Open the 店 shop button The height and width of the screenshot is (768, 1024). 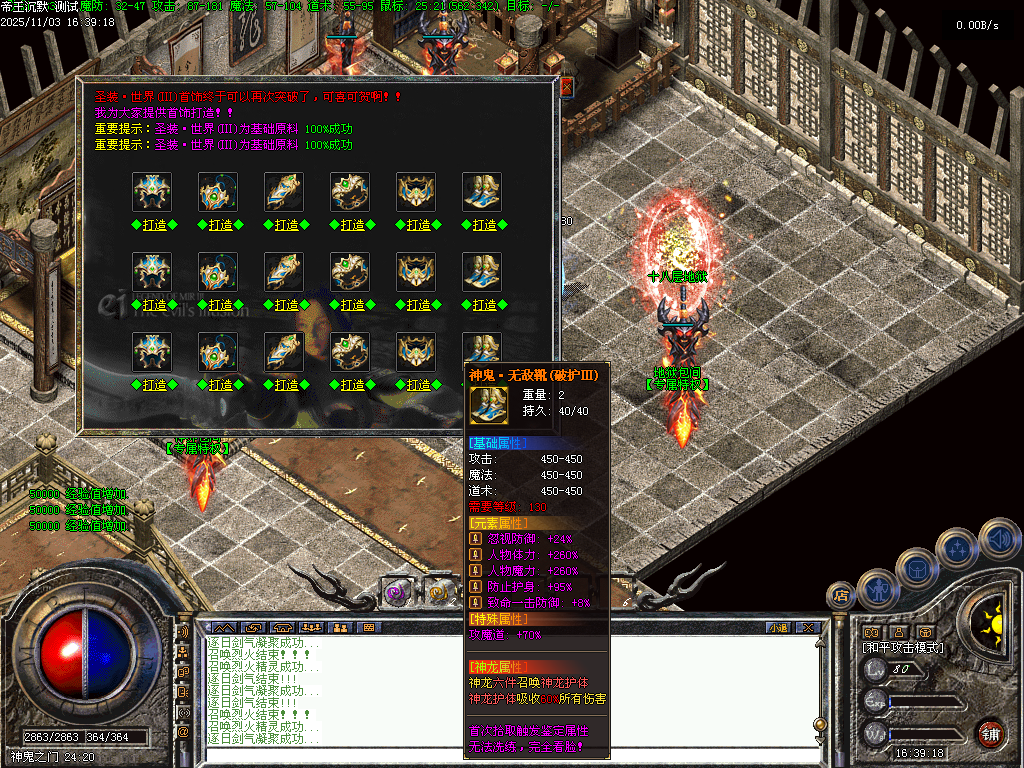click(x=841, y=596)
